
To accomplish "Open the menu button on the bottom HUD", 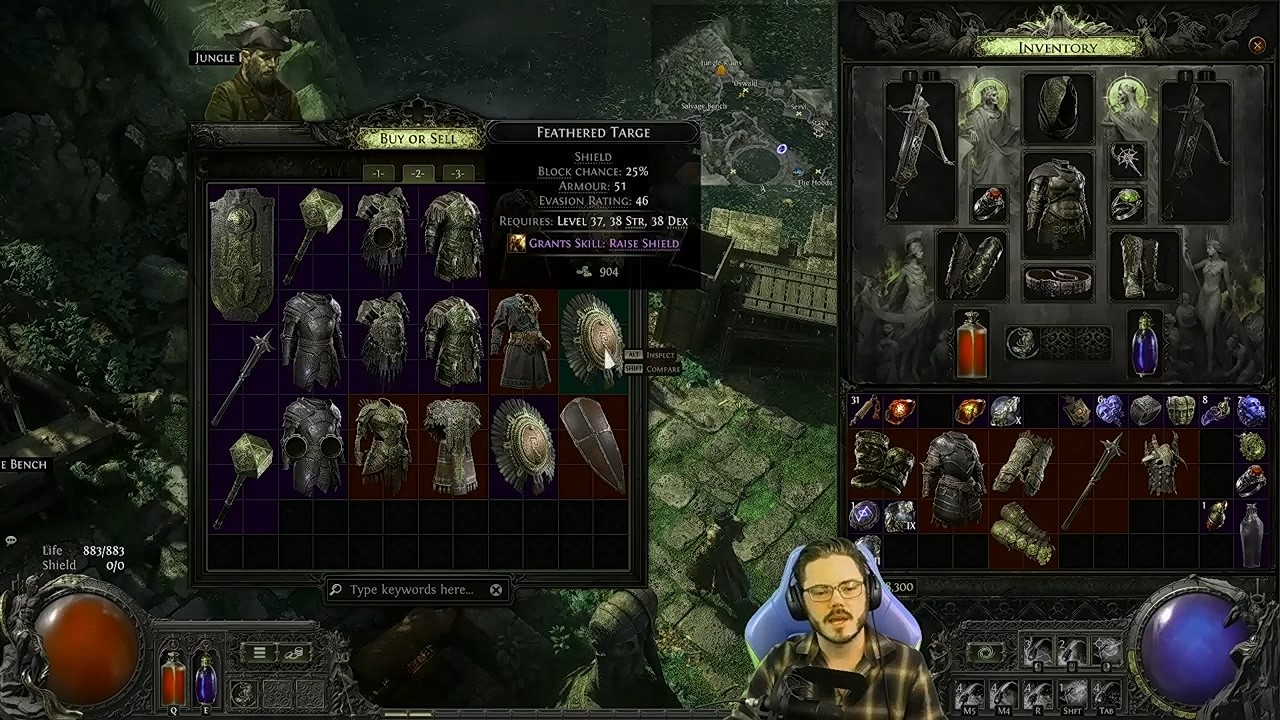I will click(259, 653).
